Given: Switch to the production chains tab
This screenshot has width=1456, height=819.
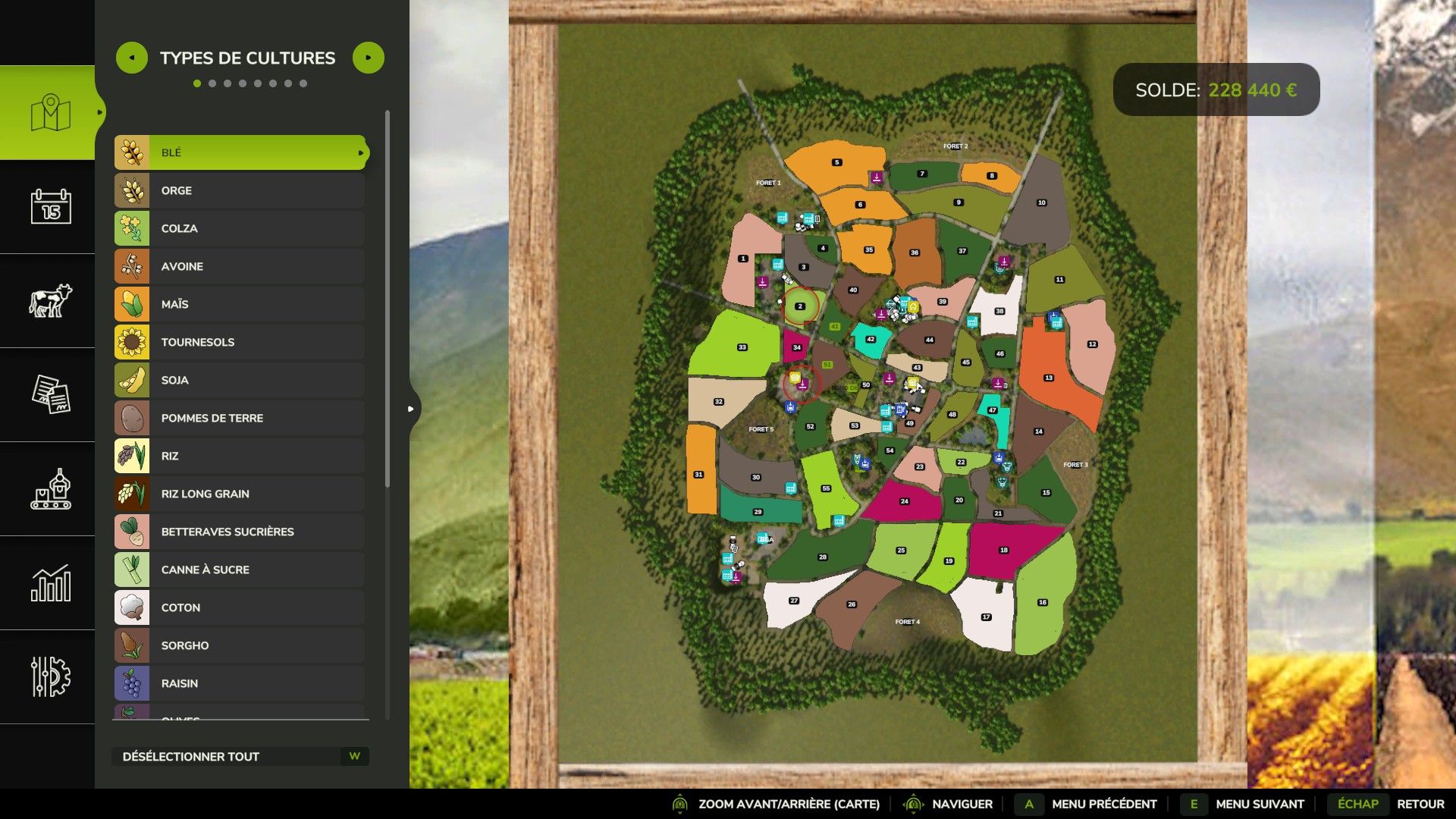Looking at the screenshot, I should coord(50,489).
